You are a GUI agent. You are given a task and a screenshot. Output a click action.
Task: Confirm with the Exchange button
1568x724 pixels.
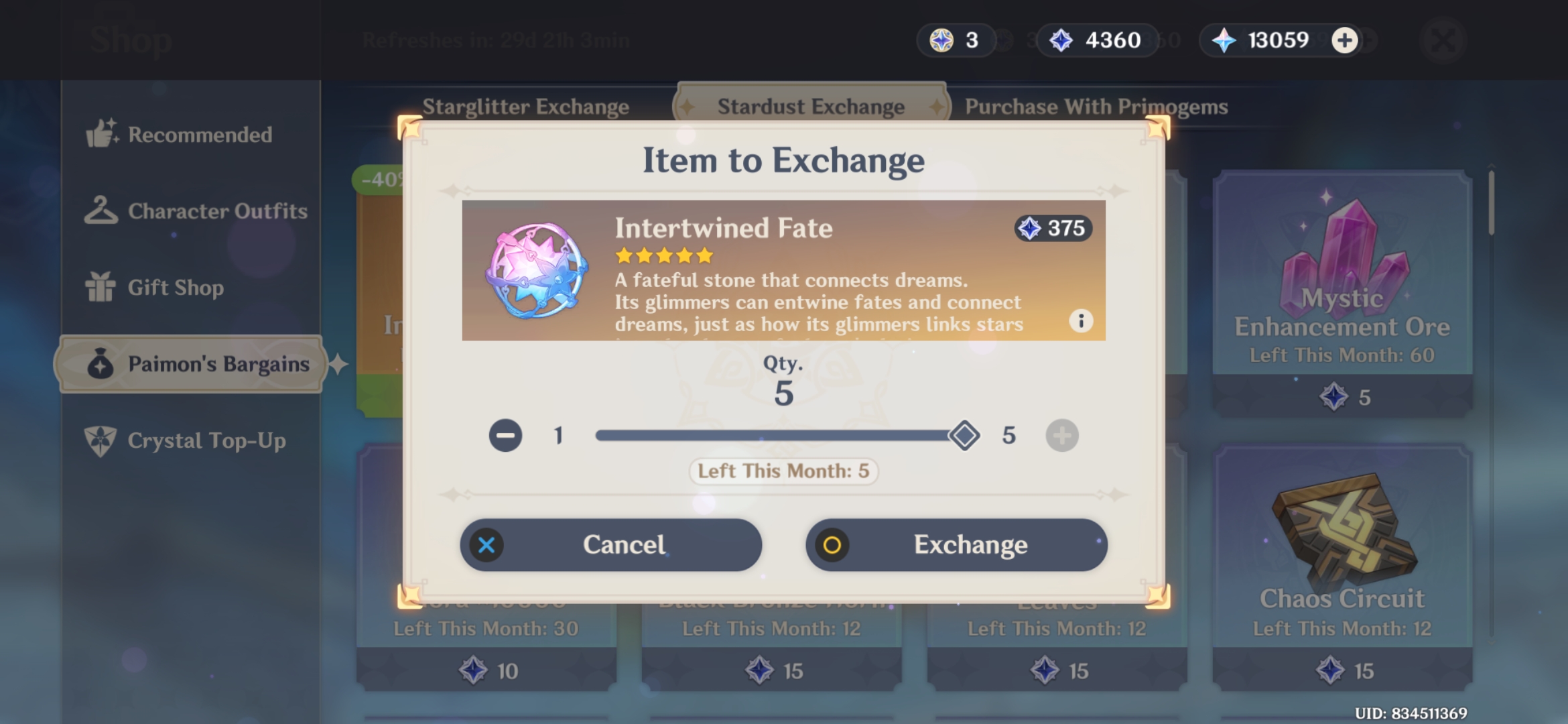pyautogui.click(x=956, y=545)
